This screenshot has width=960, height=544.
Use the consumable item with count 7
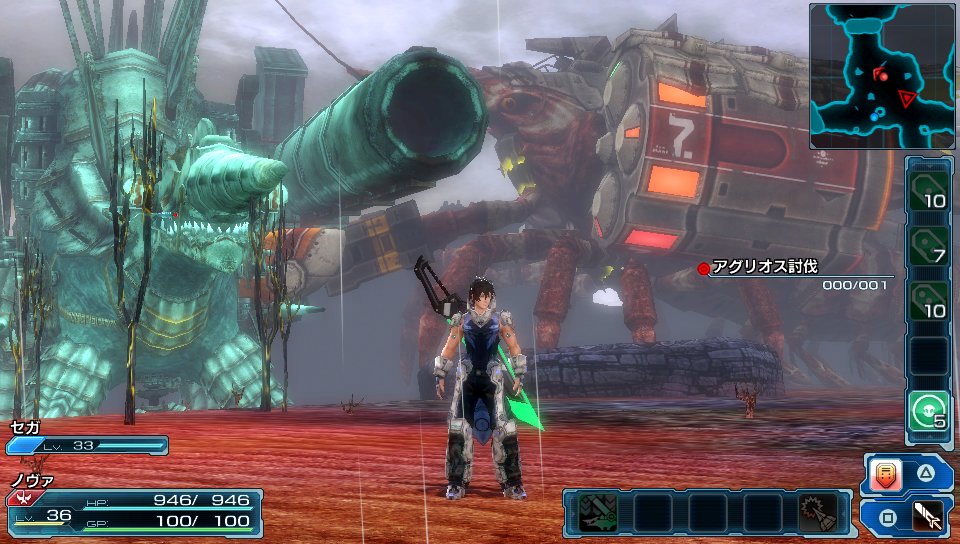coord(929,243)
